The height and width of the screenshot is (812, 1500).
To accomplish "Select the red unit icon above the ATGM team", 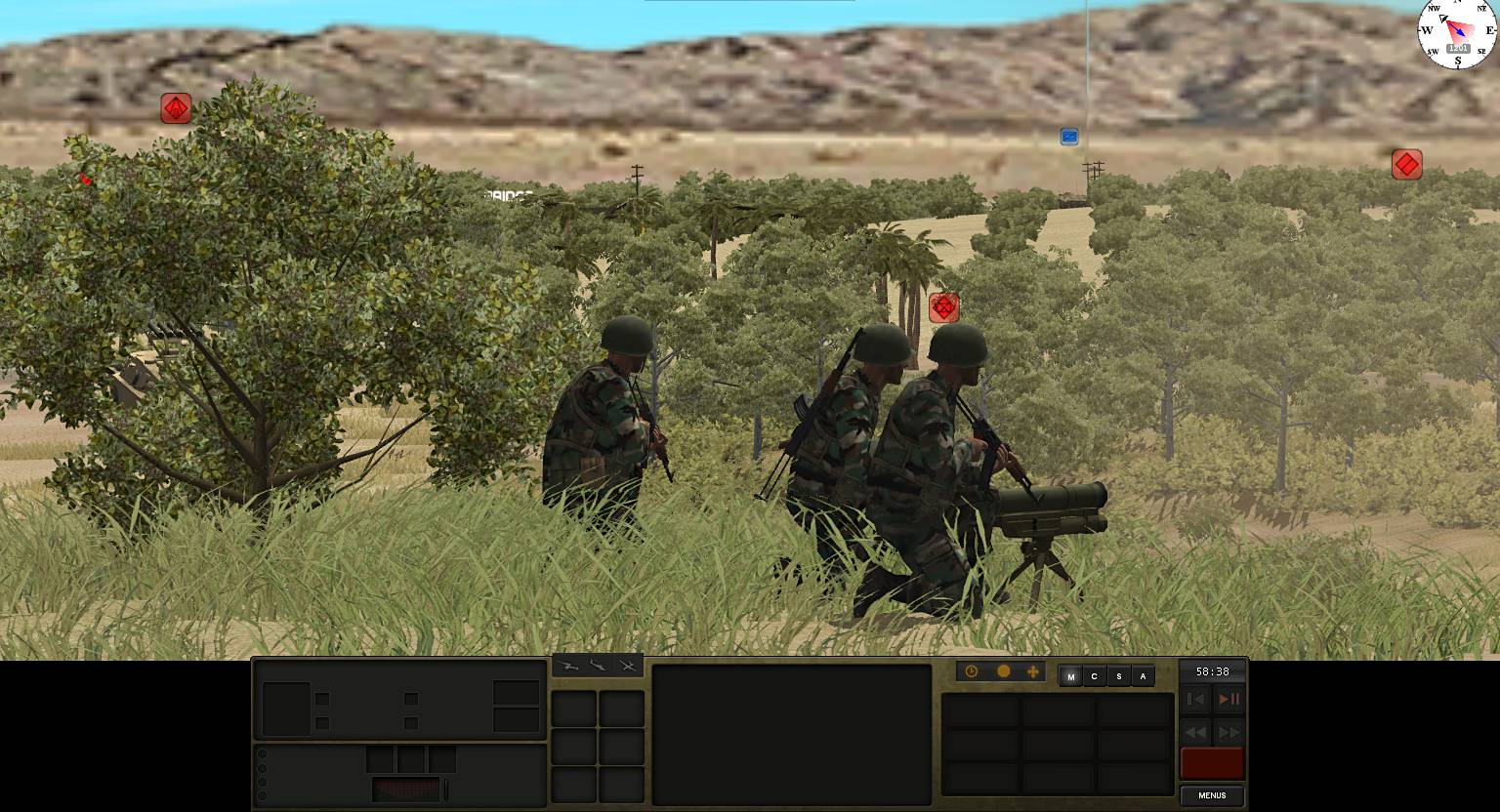I will 943,307.
